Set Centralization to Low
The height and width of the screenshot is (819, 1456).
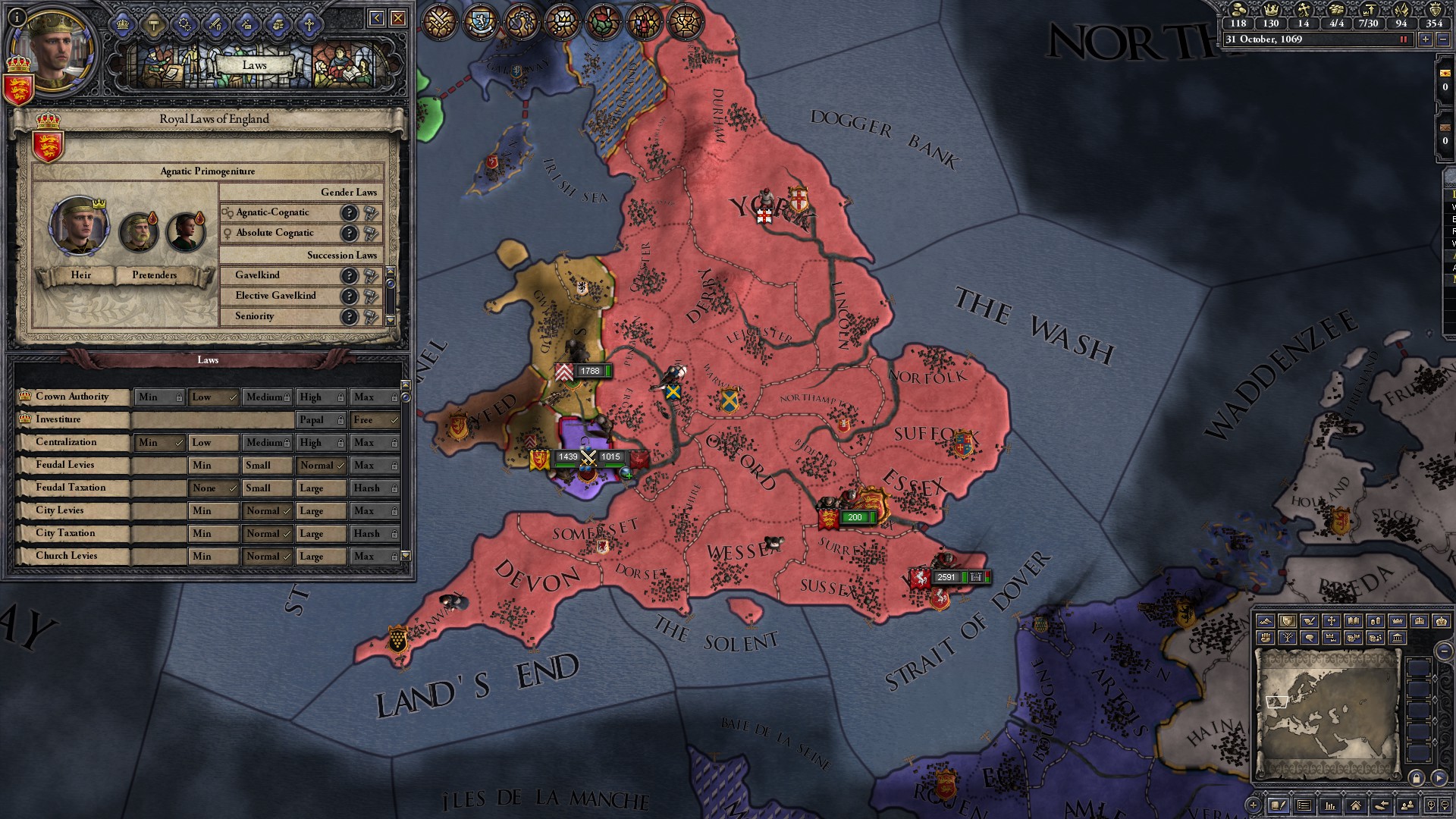pyautogui.click(x=214, y=443)
